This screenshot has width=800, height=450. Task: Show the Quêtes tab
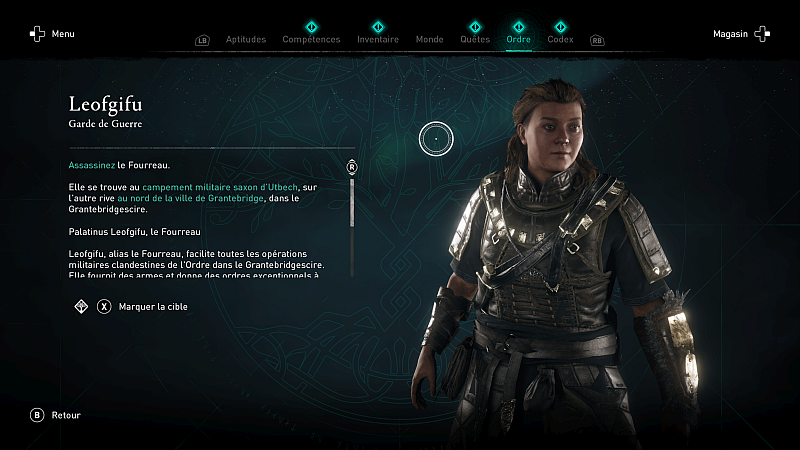click(x=475, y=40)
